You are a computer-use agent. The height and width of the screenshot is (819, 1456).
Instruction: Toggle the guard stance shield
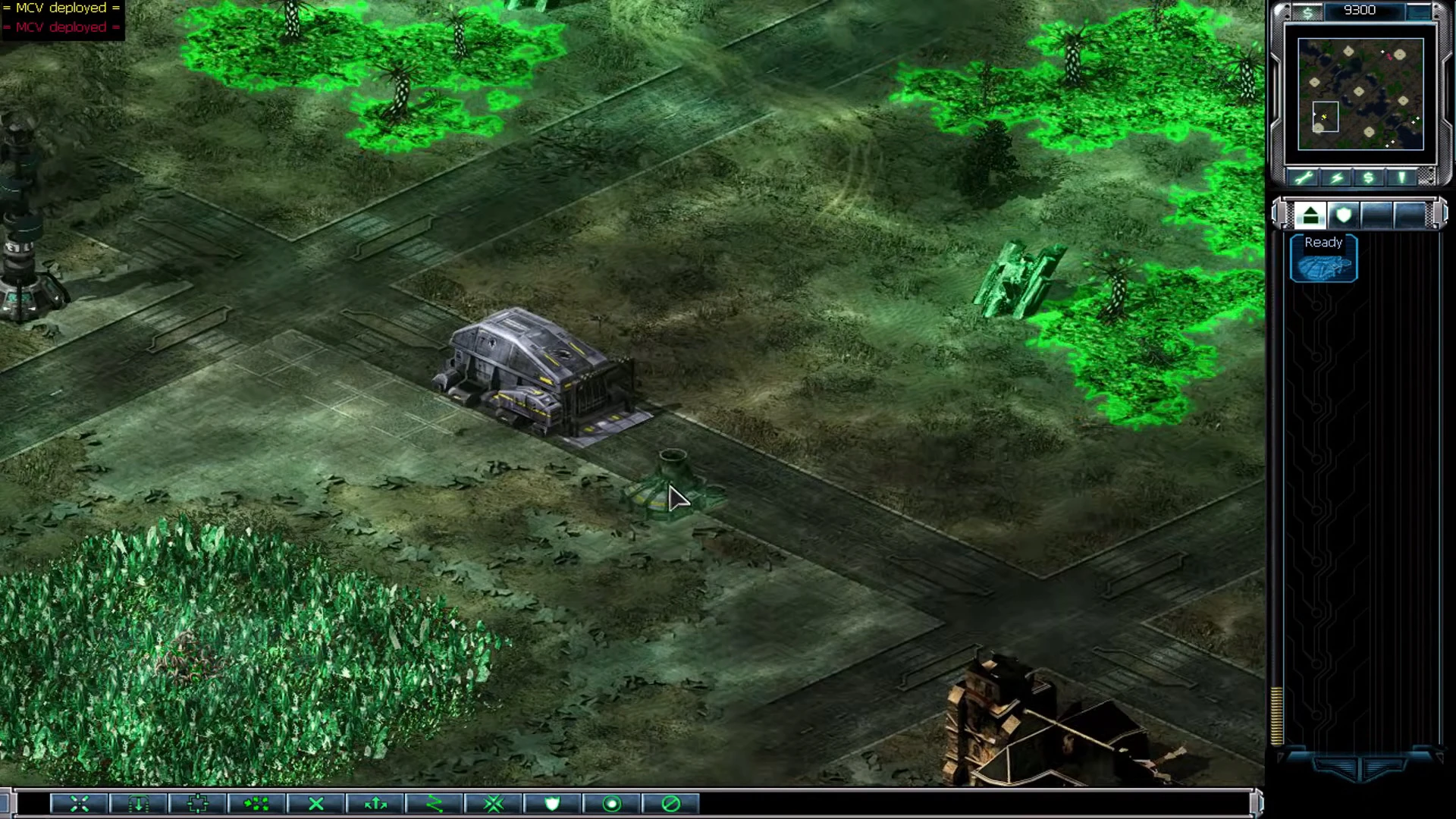(x=553, y=804)
